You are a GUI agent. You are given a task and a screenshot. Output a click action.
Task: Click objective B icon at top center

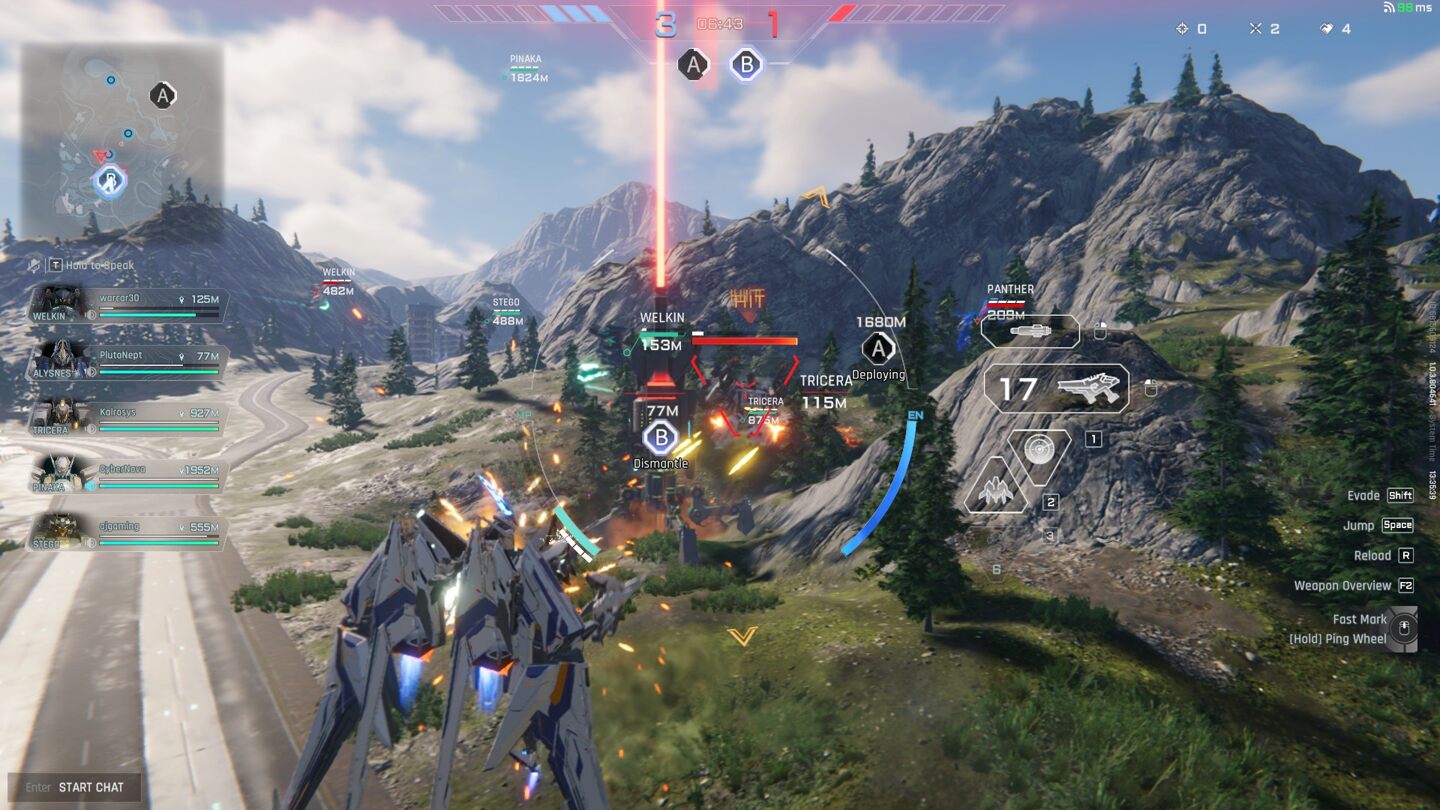point(746,65)
